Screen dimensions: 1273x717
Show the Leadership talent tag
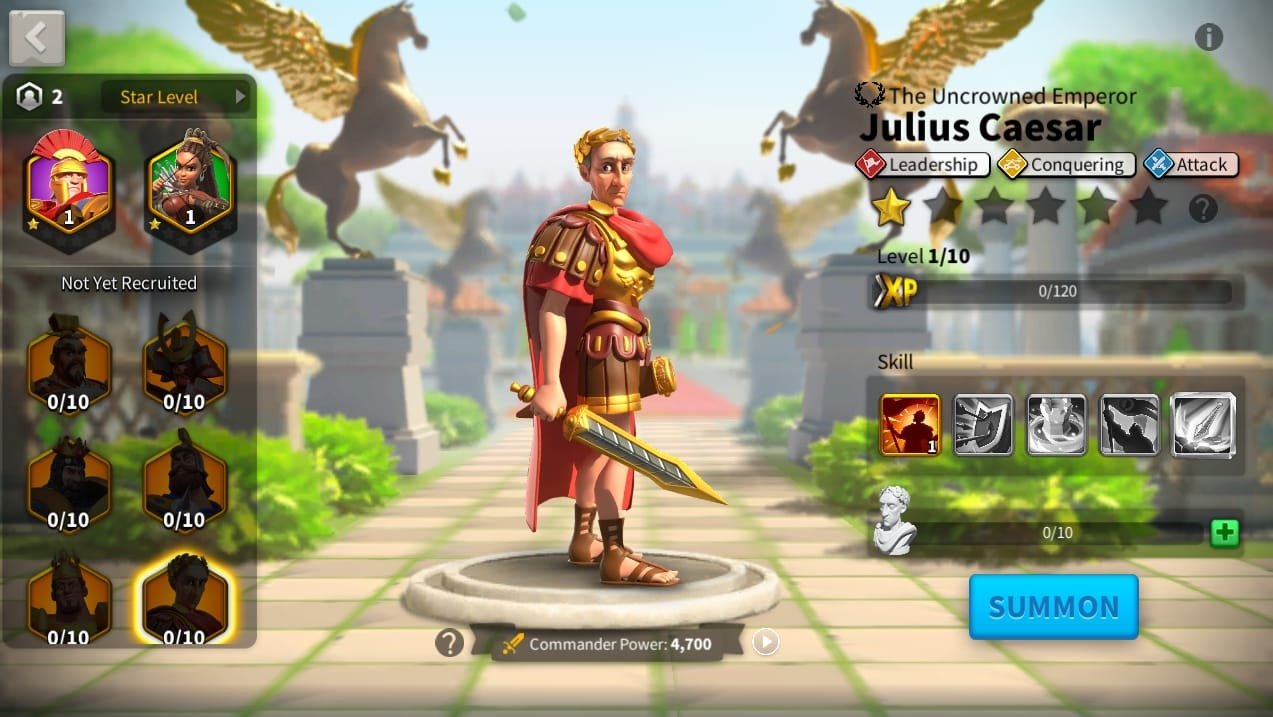click(923, 164)
